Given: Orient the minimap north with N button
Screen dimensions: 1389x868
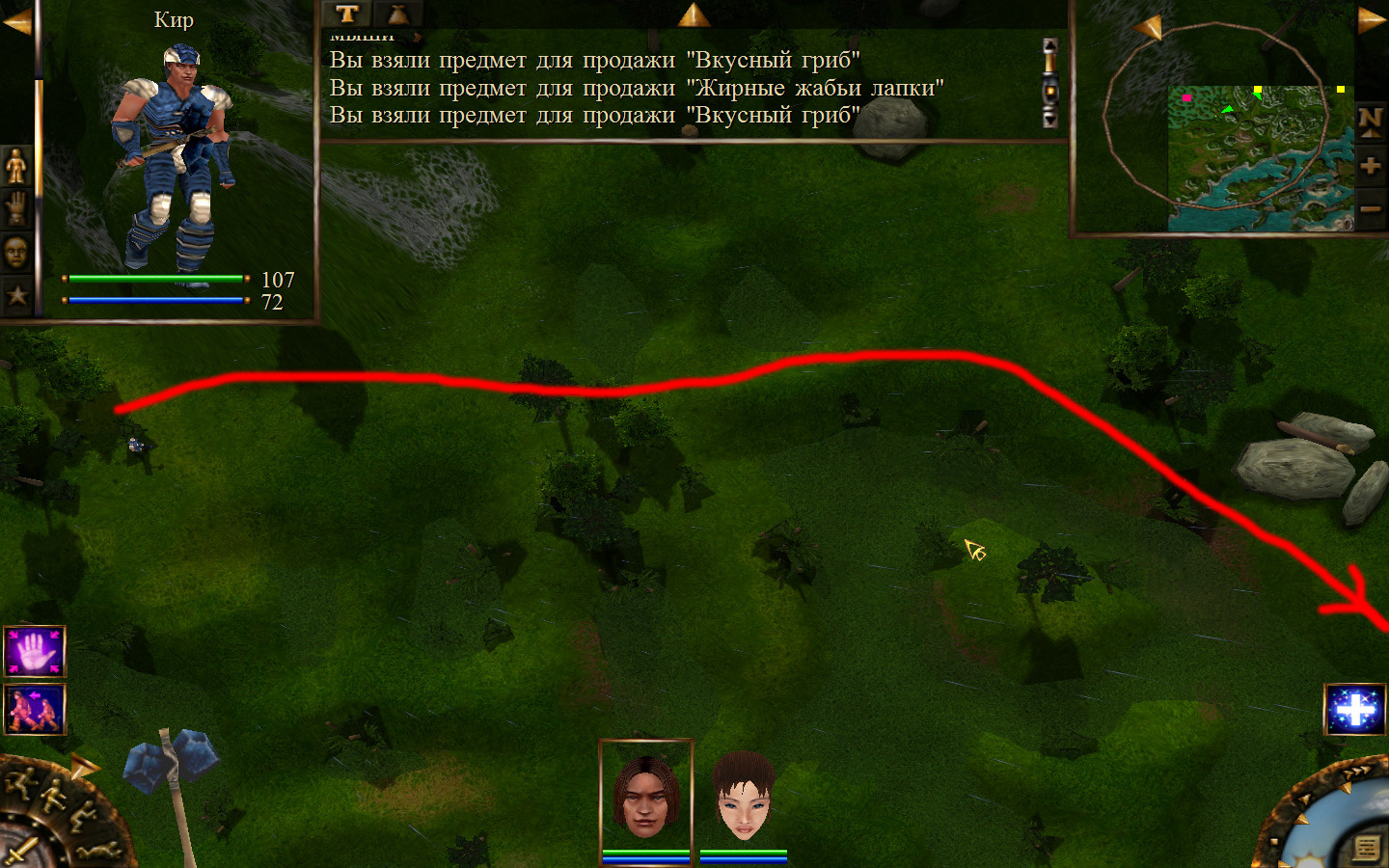Looking at the screenshot, I should 1371,121.
